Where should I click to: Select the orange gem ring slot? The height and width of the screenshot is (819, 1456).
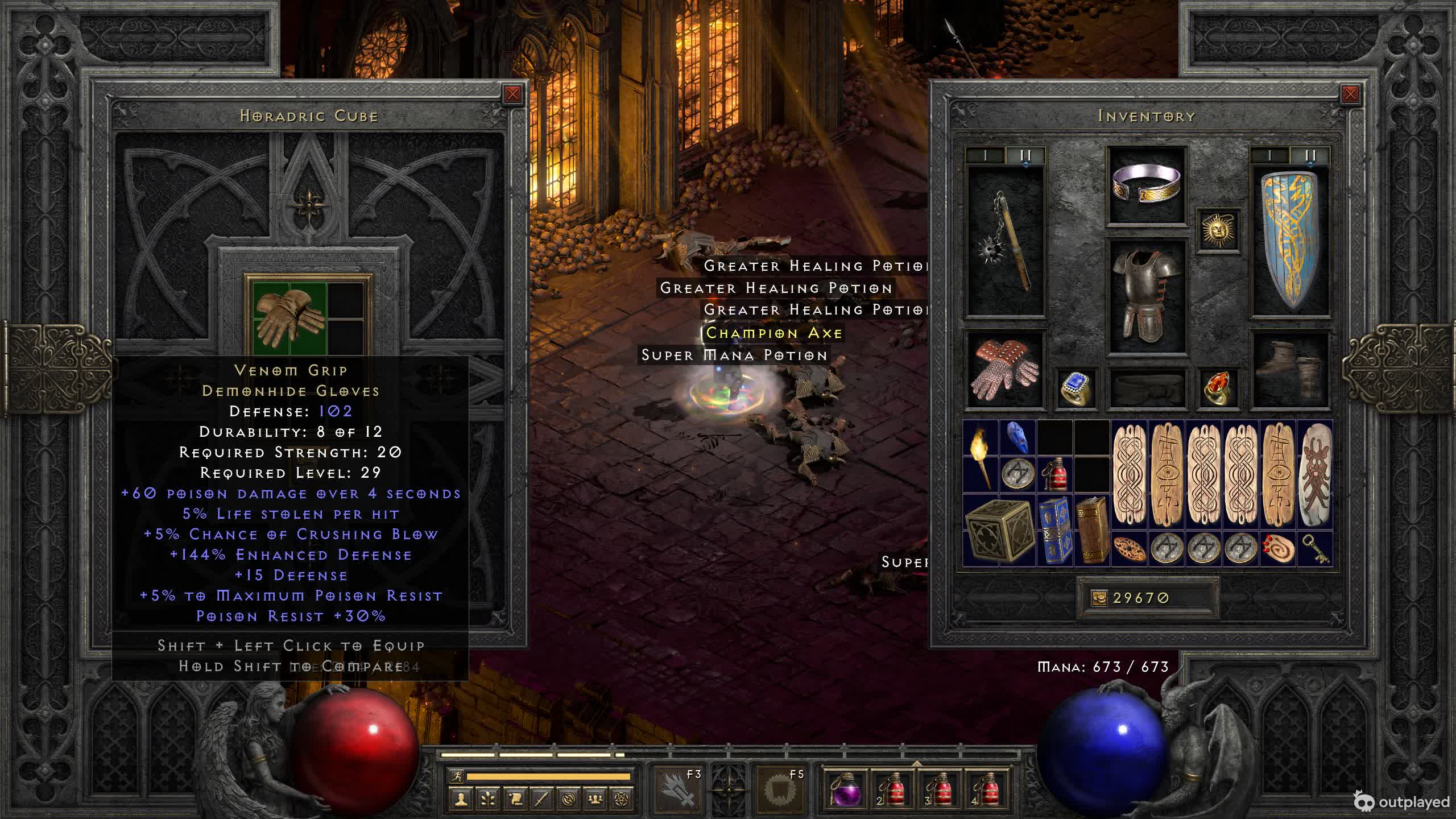point(1217,388)
